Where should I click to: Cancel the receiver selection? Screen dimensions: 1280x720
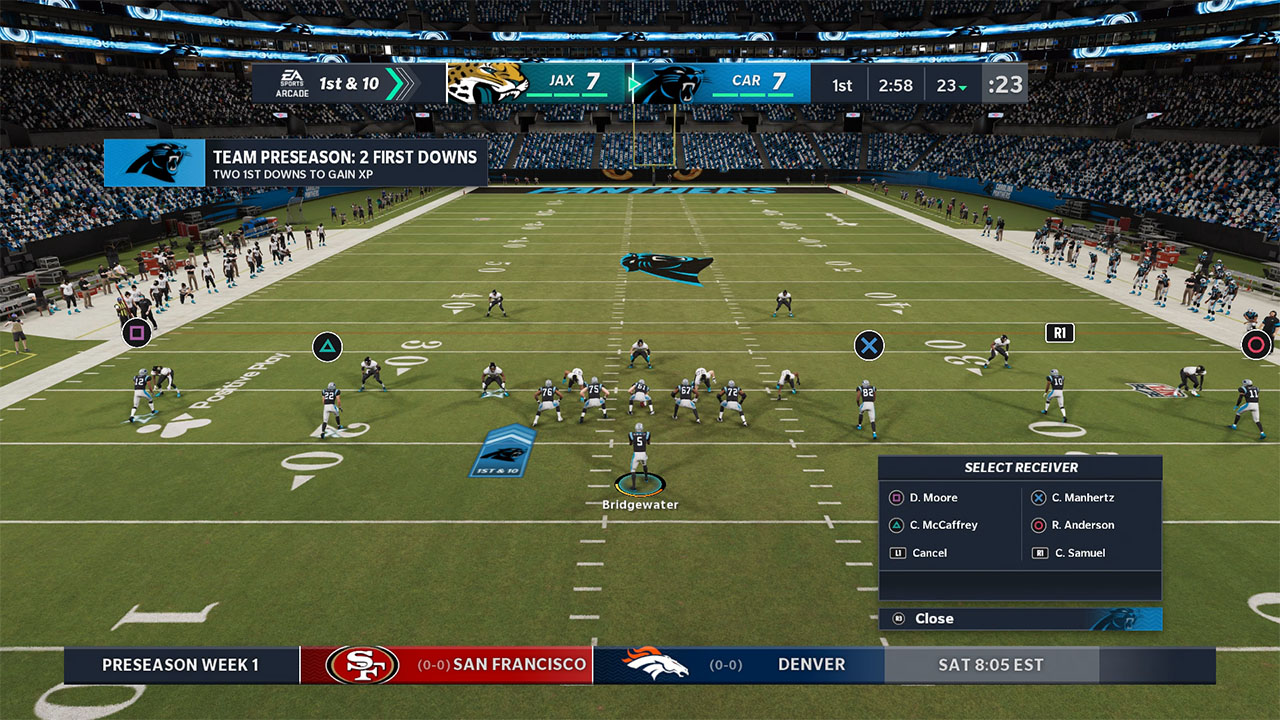[x=928, y=553]
